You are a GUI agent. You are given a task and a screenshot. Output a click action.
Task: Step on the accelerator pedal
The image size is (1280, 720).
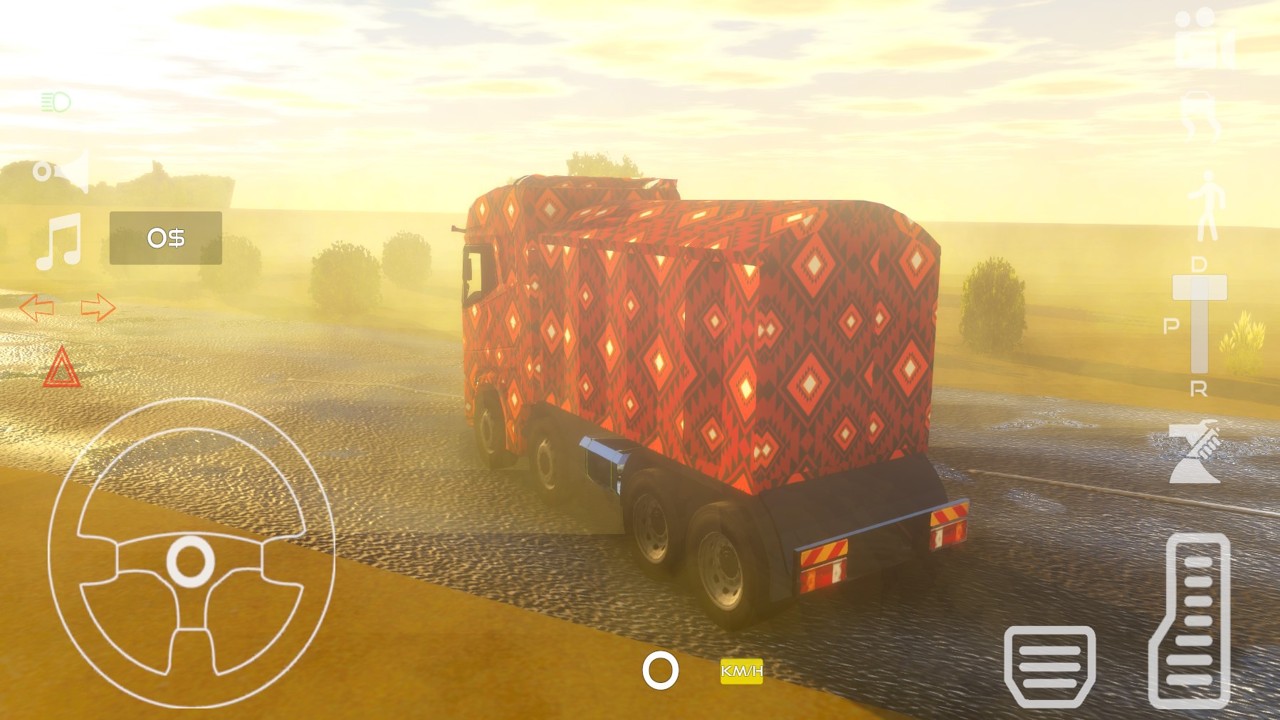point(1192,620)
